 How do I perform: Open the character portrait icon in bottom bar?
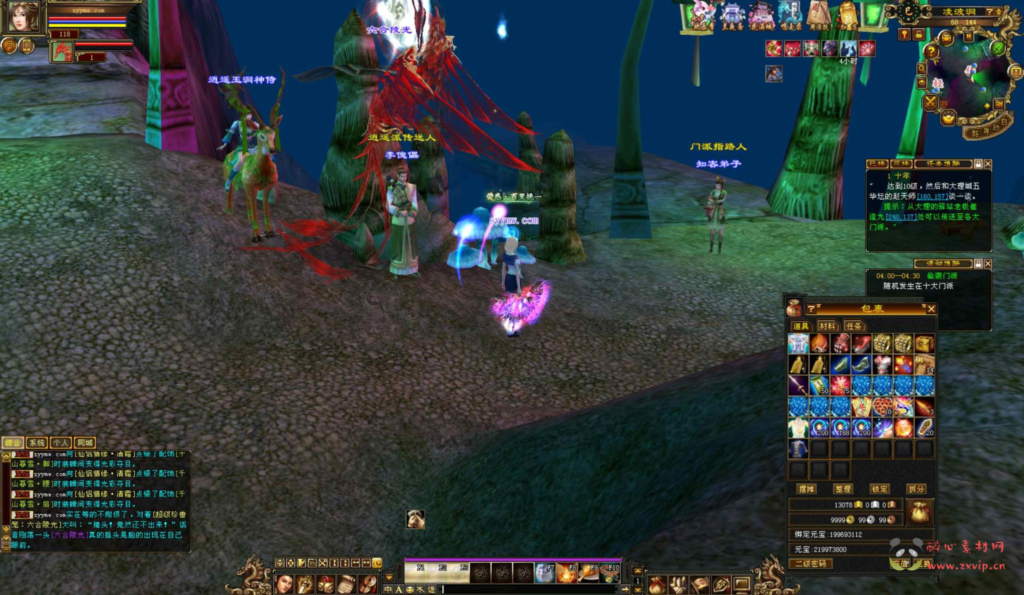284,583
